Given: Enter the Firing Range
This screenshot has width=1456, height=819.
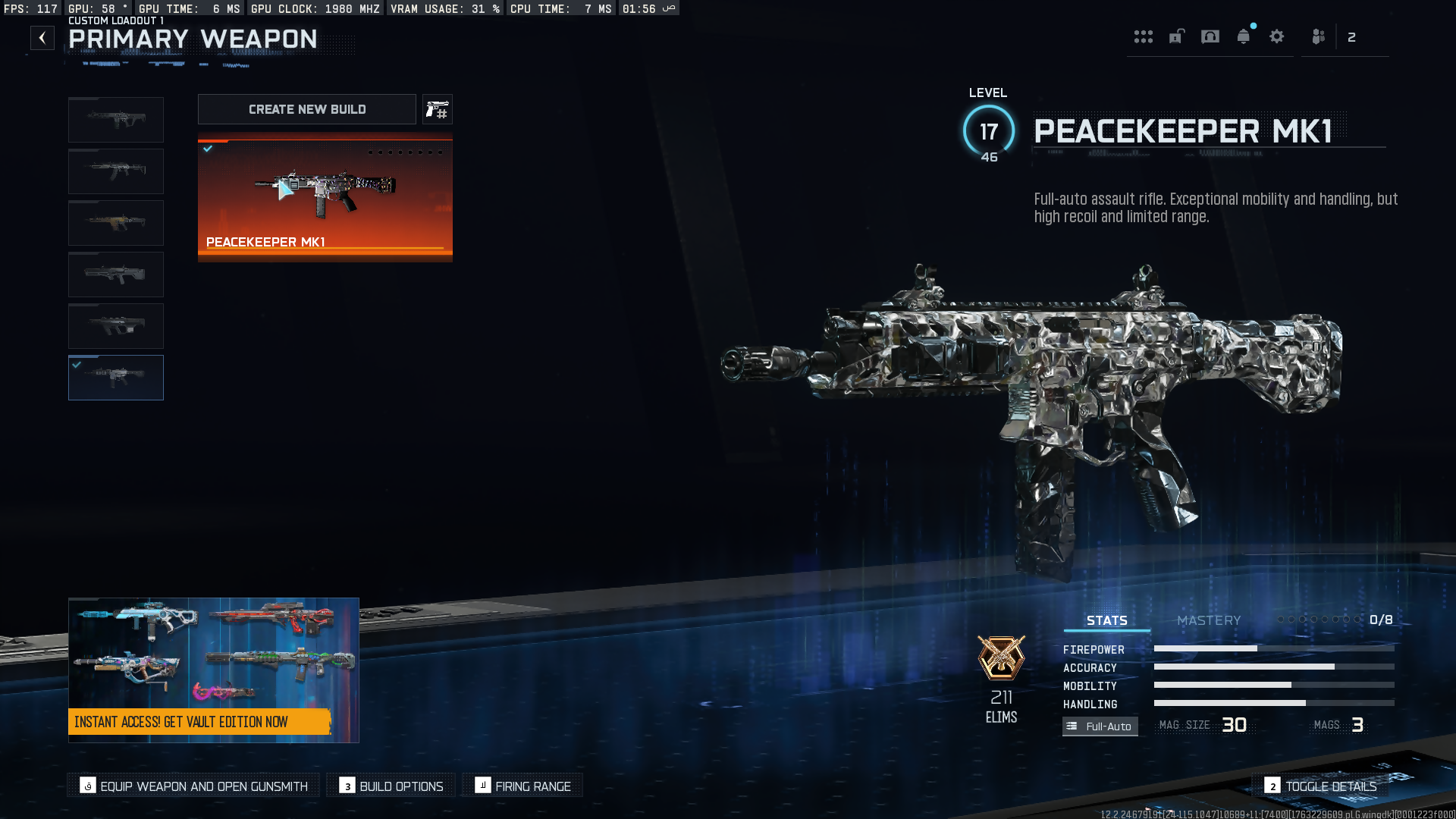Looking at the screenshot, I should click(523, 786).
